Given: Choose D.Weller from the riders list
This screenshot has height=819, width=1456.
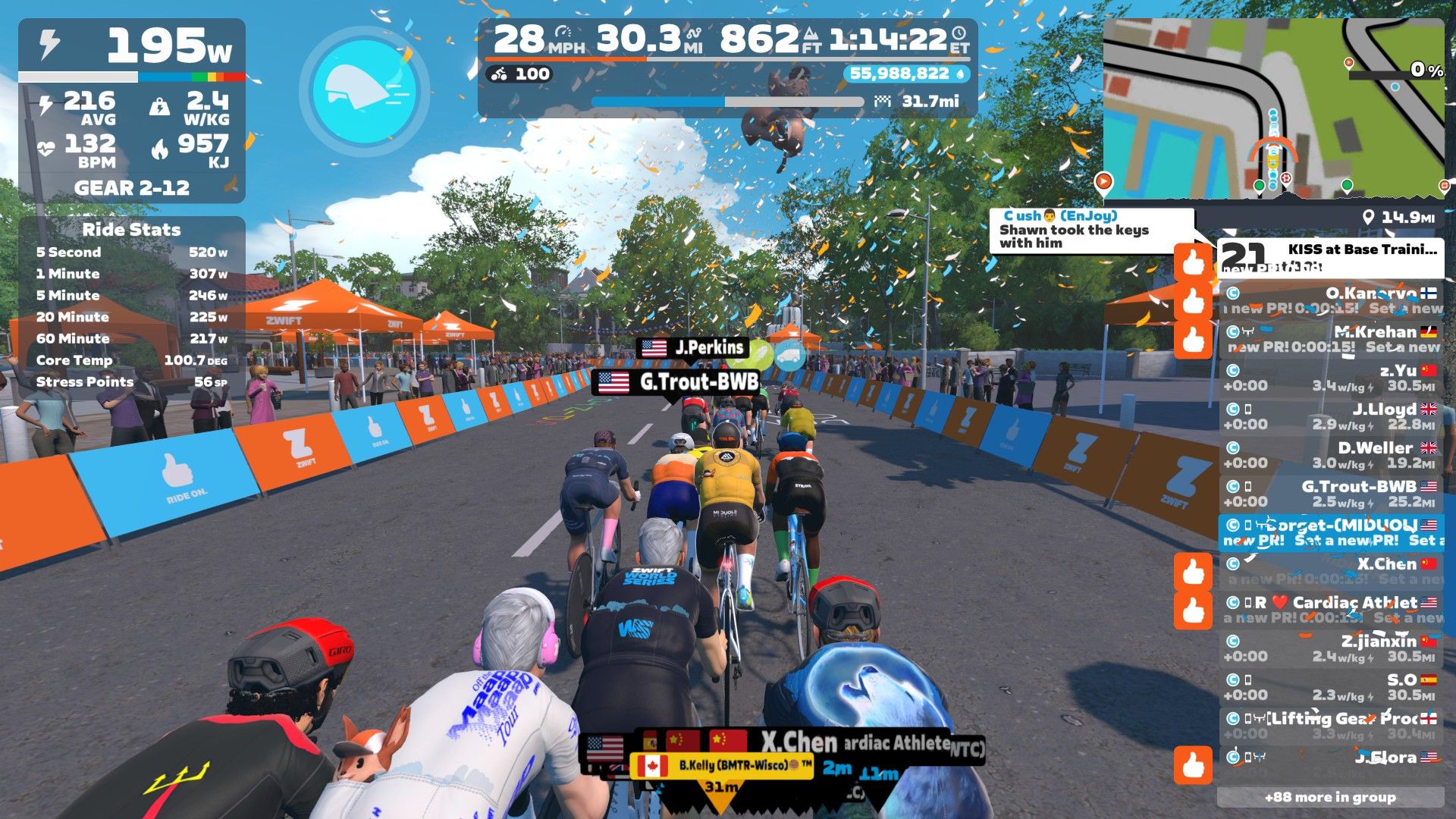Looking at the screenshot, I should pyautogui.click(x=1331, y=456).
